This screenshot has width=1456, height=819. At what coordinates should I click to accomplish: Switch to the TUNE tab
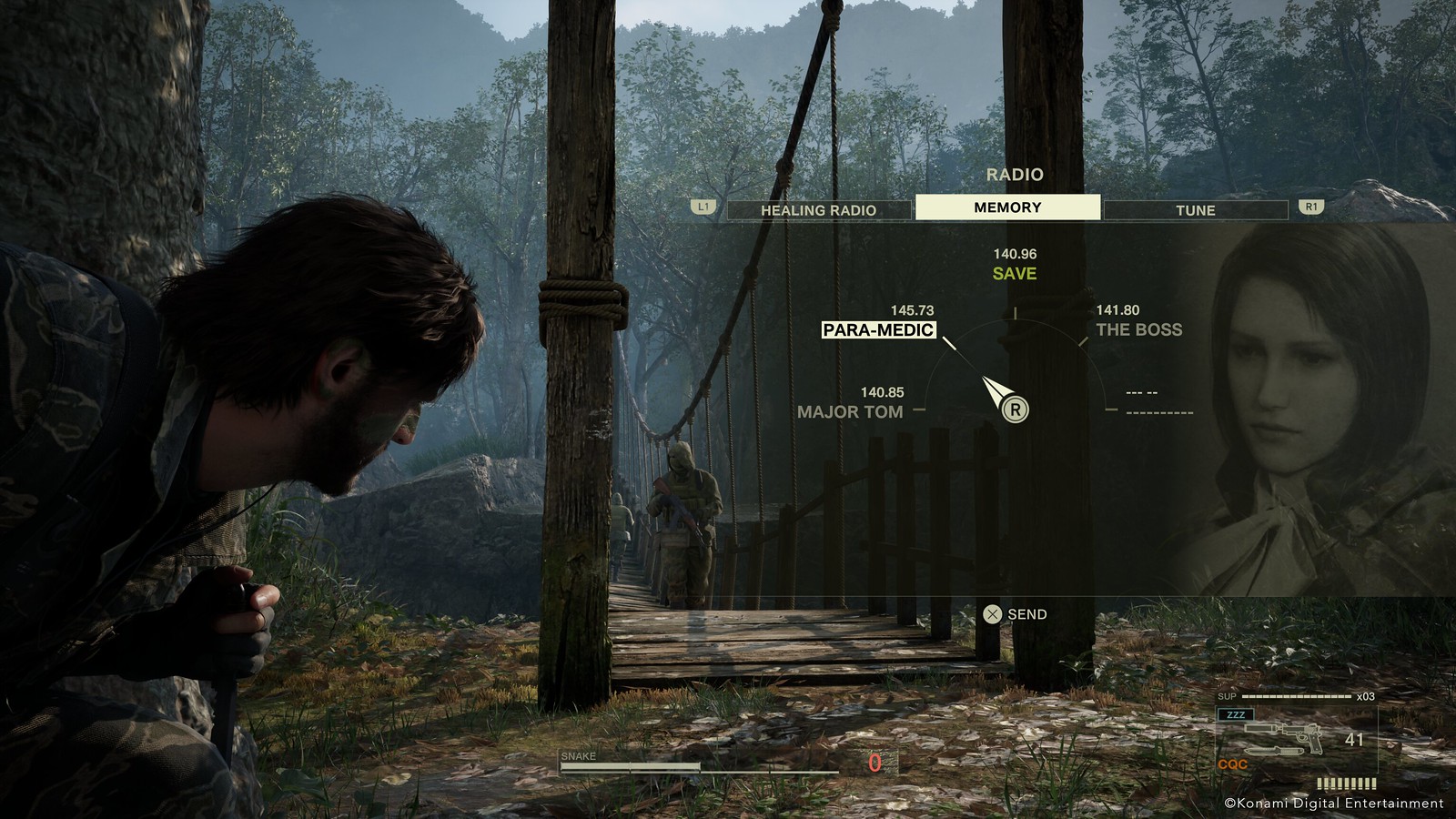pos(1197,208)
